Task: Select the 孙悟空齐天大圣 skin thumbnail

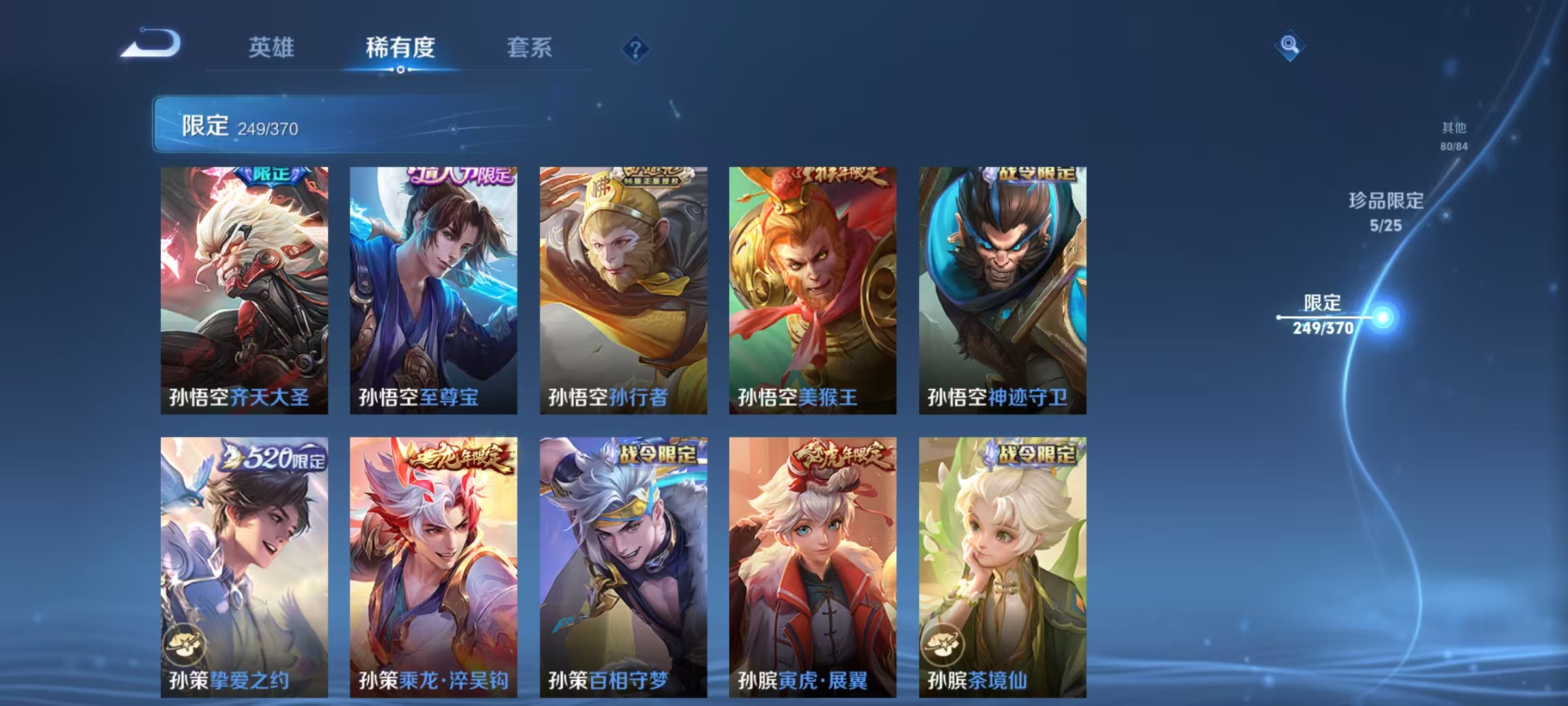Action: pyautogui.click(x=246, y=288)
